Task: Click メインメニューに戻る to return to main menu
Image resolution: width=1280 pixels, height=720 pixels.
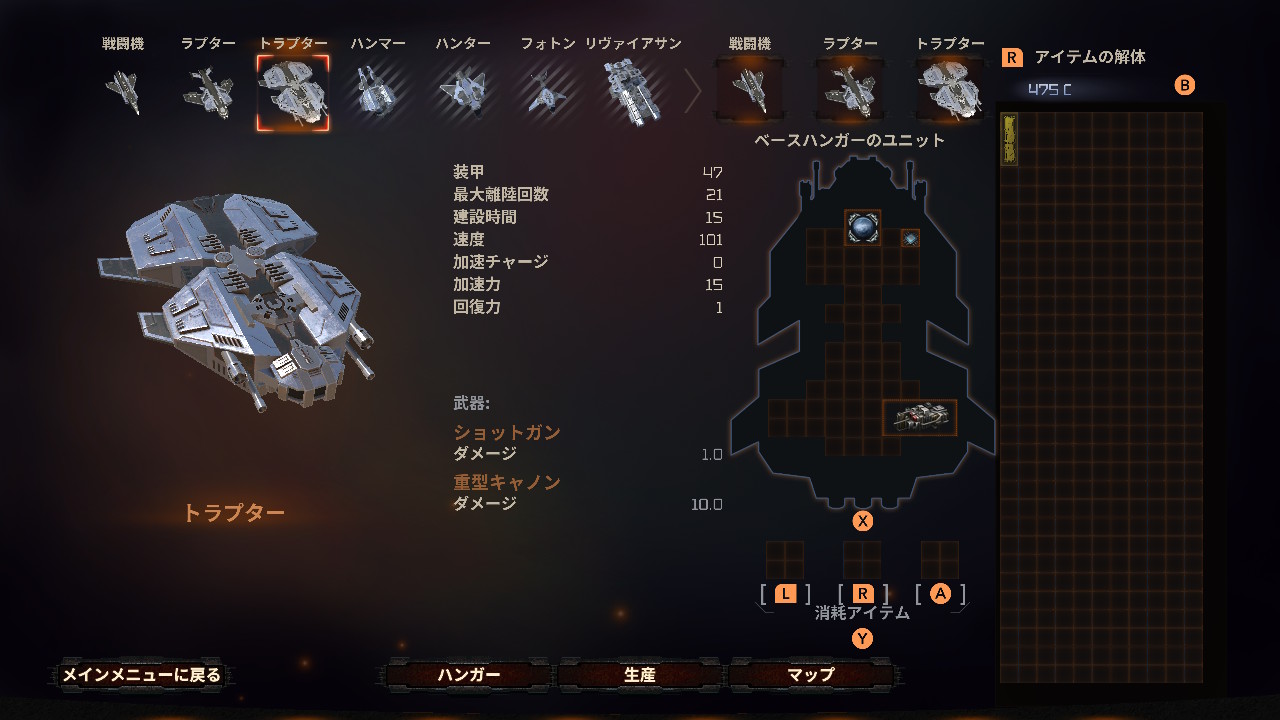Action: (x=142, y=674)
